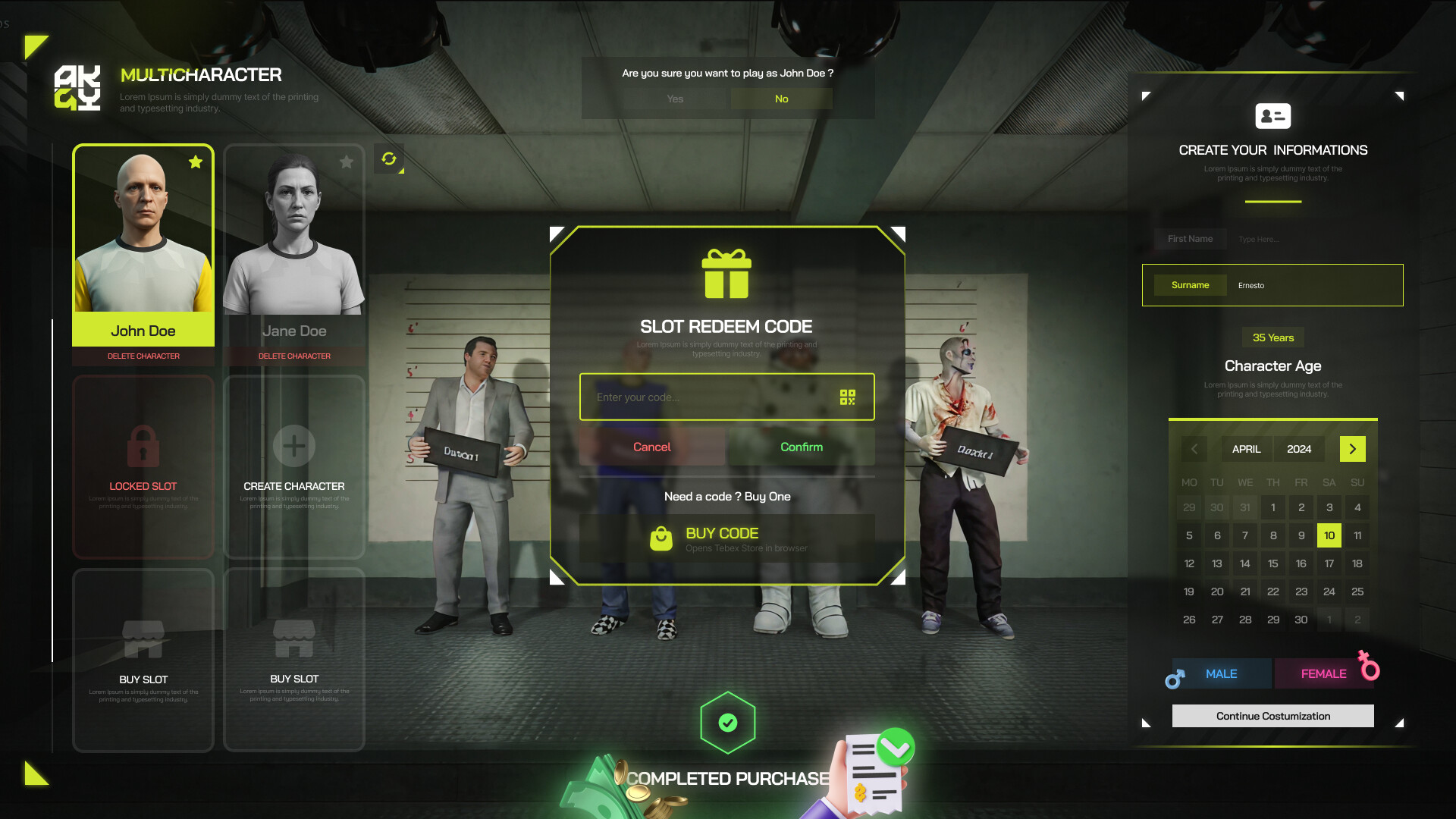This screenshot has width=1456, height=819.
Task: Click the shopping bag icon on Buy Code
Action: tap(661, 538)
